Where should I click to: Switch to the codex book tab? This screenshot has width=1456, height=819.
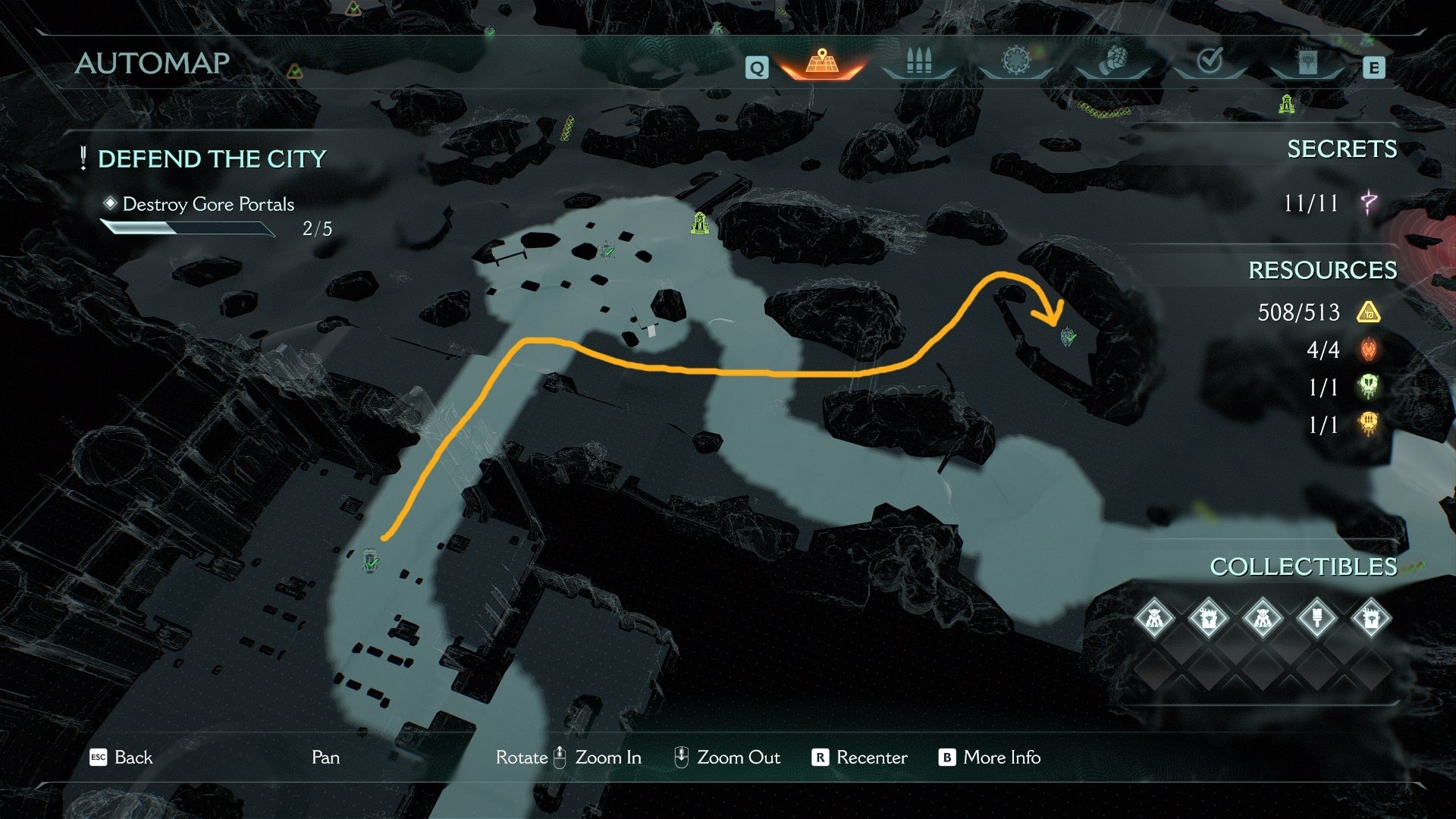(1307, 62)
